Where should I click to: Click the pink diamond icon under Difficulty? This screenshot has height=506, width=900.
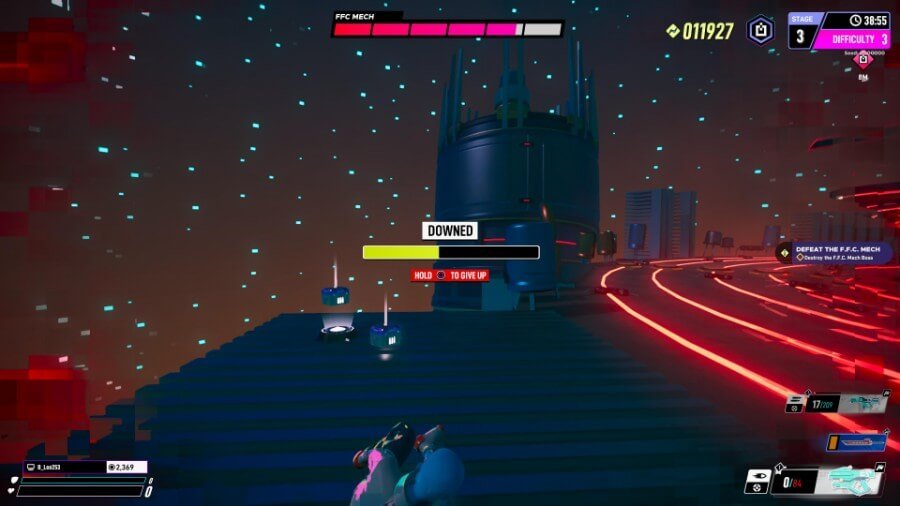[863, 61]
